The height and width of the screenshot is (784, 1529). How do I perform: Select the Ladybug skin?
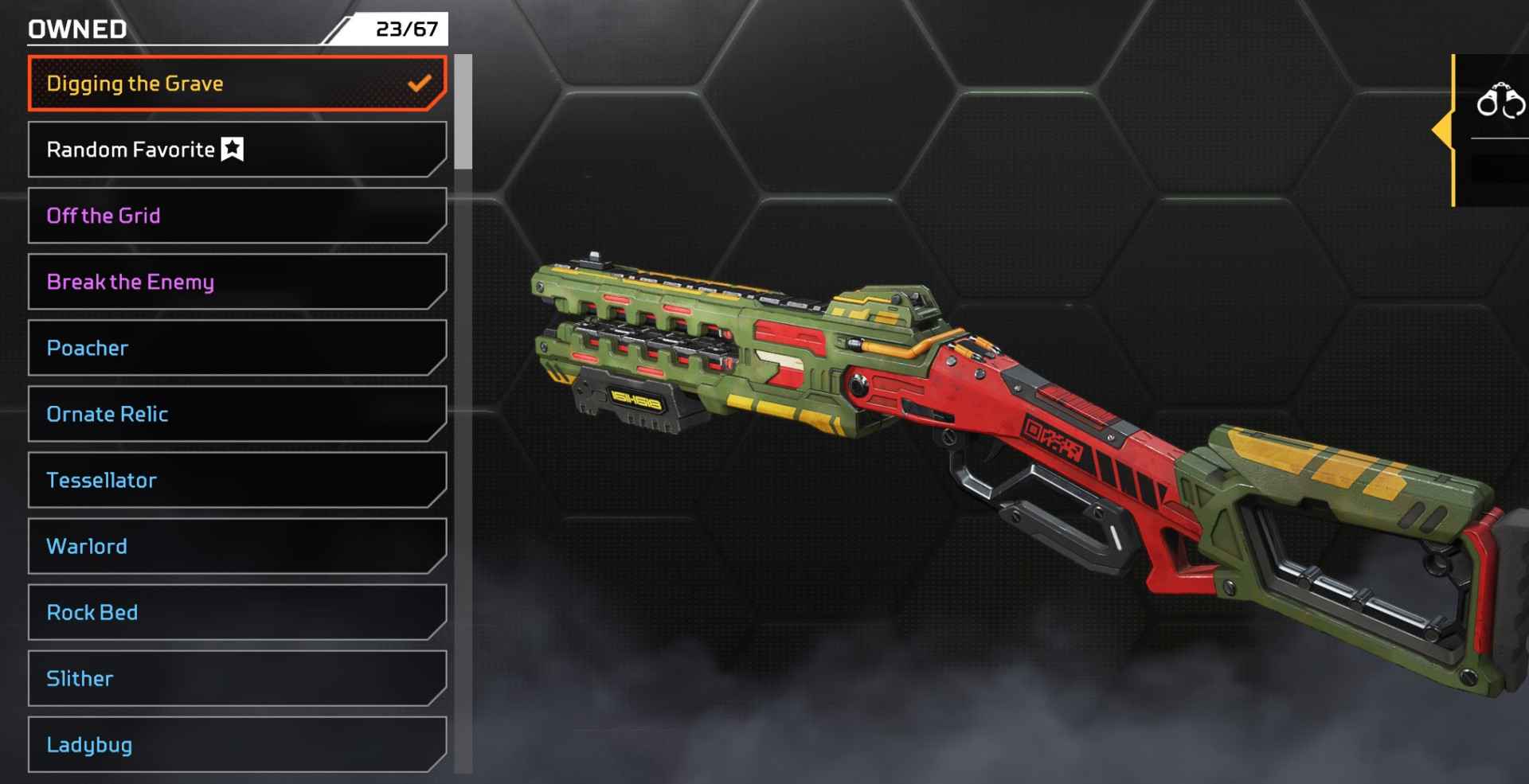point(237,745)
